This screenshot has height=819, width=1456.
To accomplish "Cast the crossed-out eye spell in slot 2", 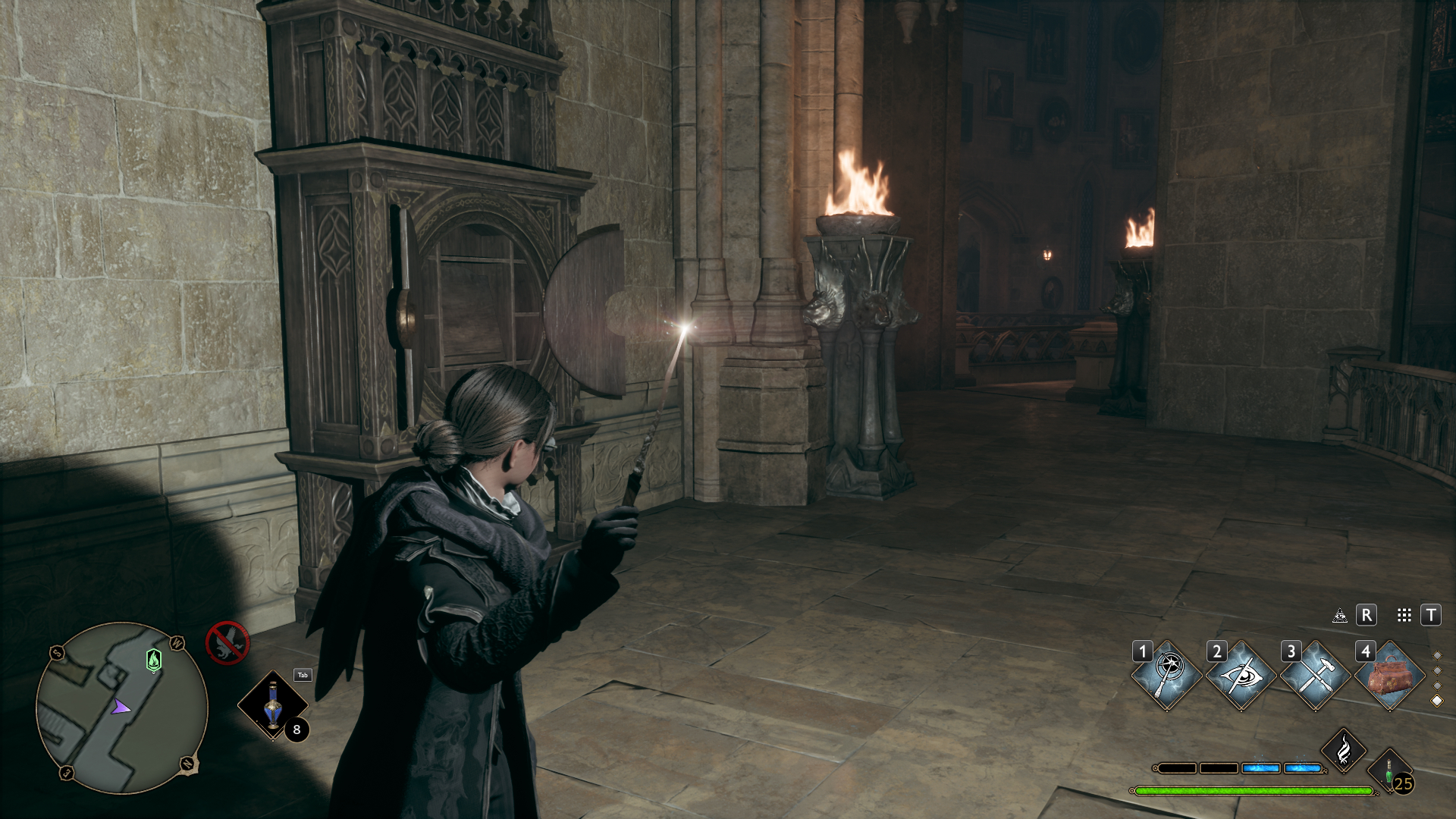I will click(1241, 675).
